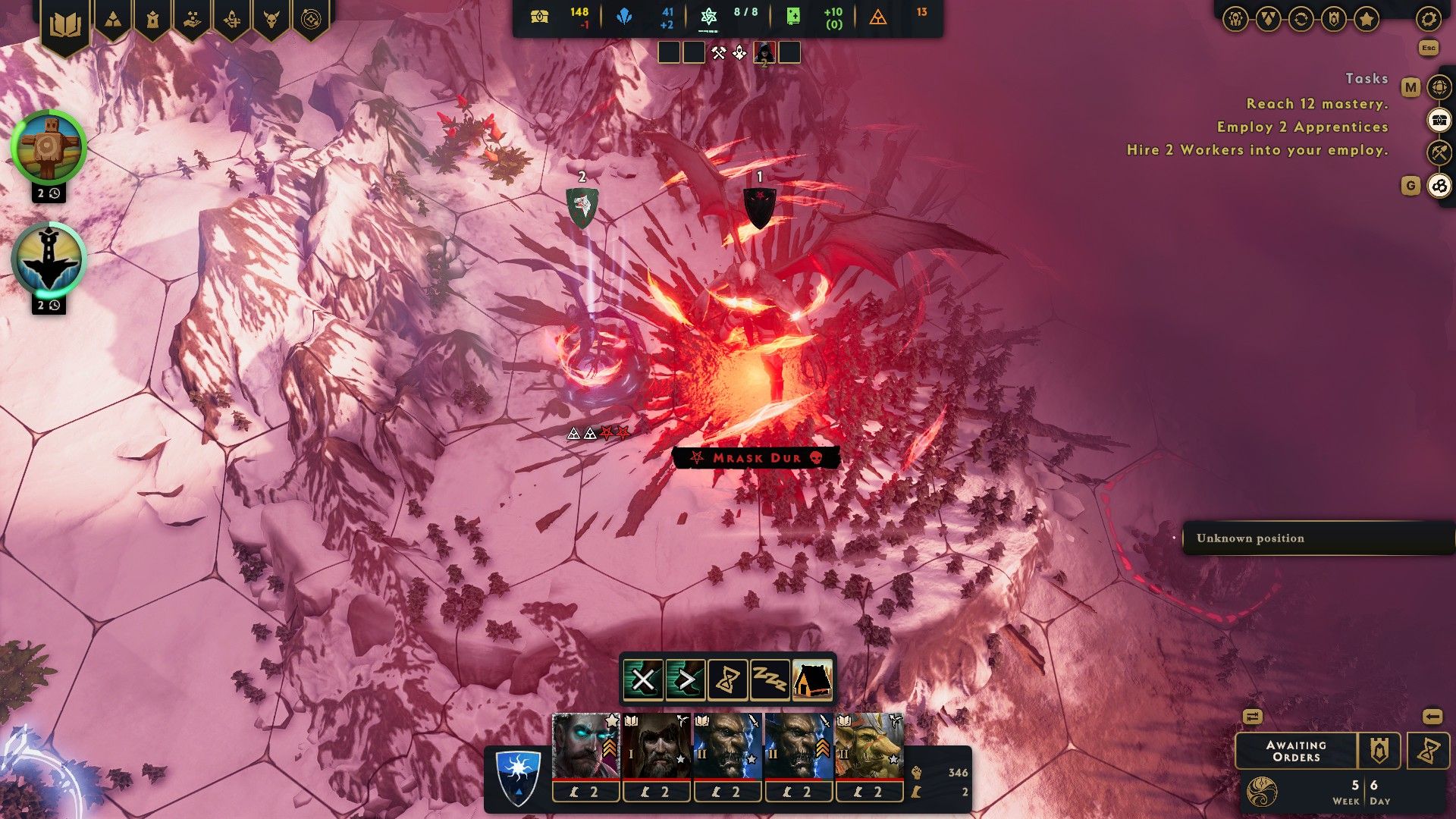Toggle the pickaxe resources overlay
This screenshot has height=819, width=1456.
click(x=1437, y=151)
